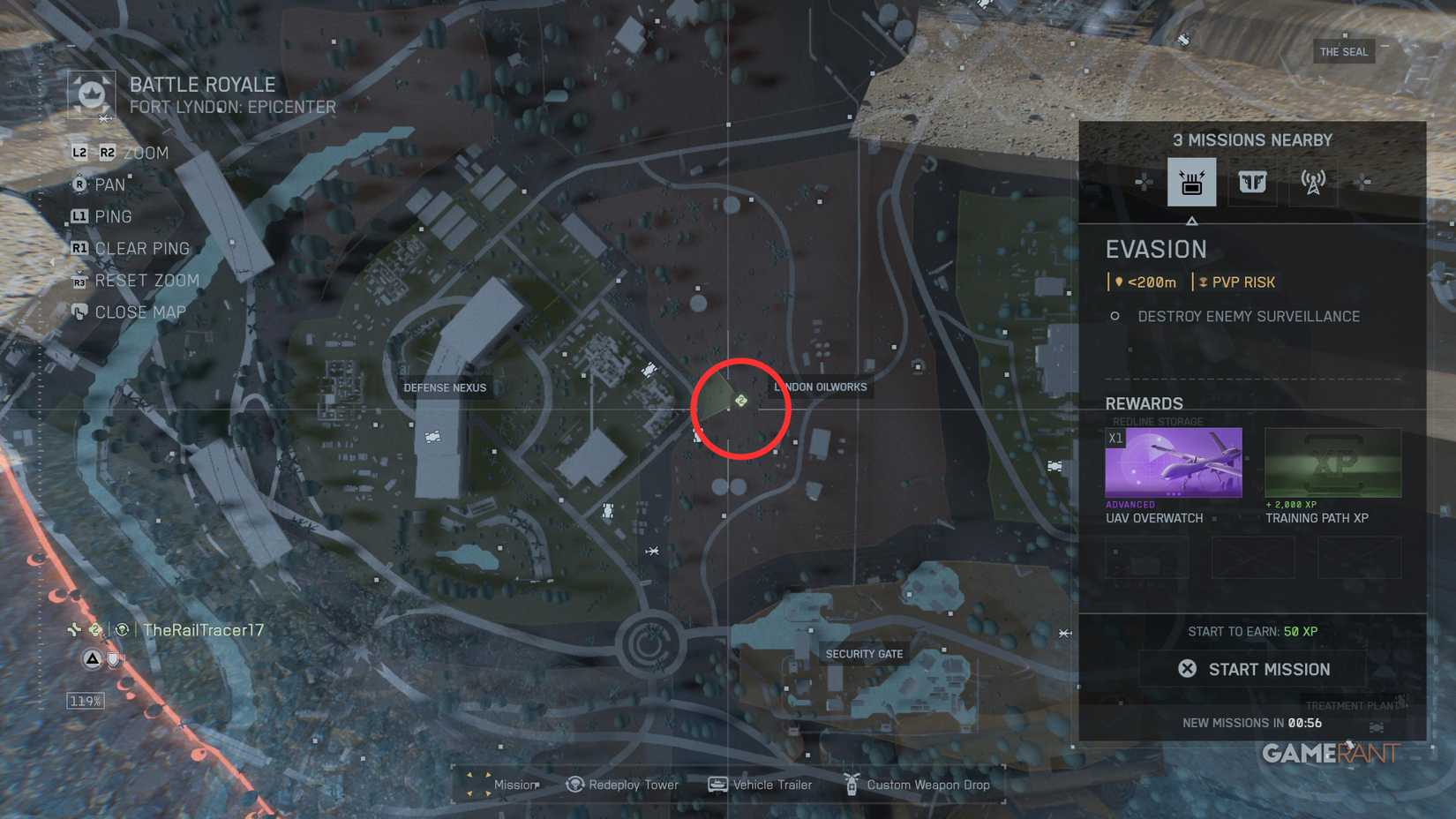Select the Evasion mission type icon
This screenshot has width=1456, height=819.
tap(1192, 183)
